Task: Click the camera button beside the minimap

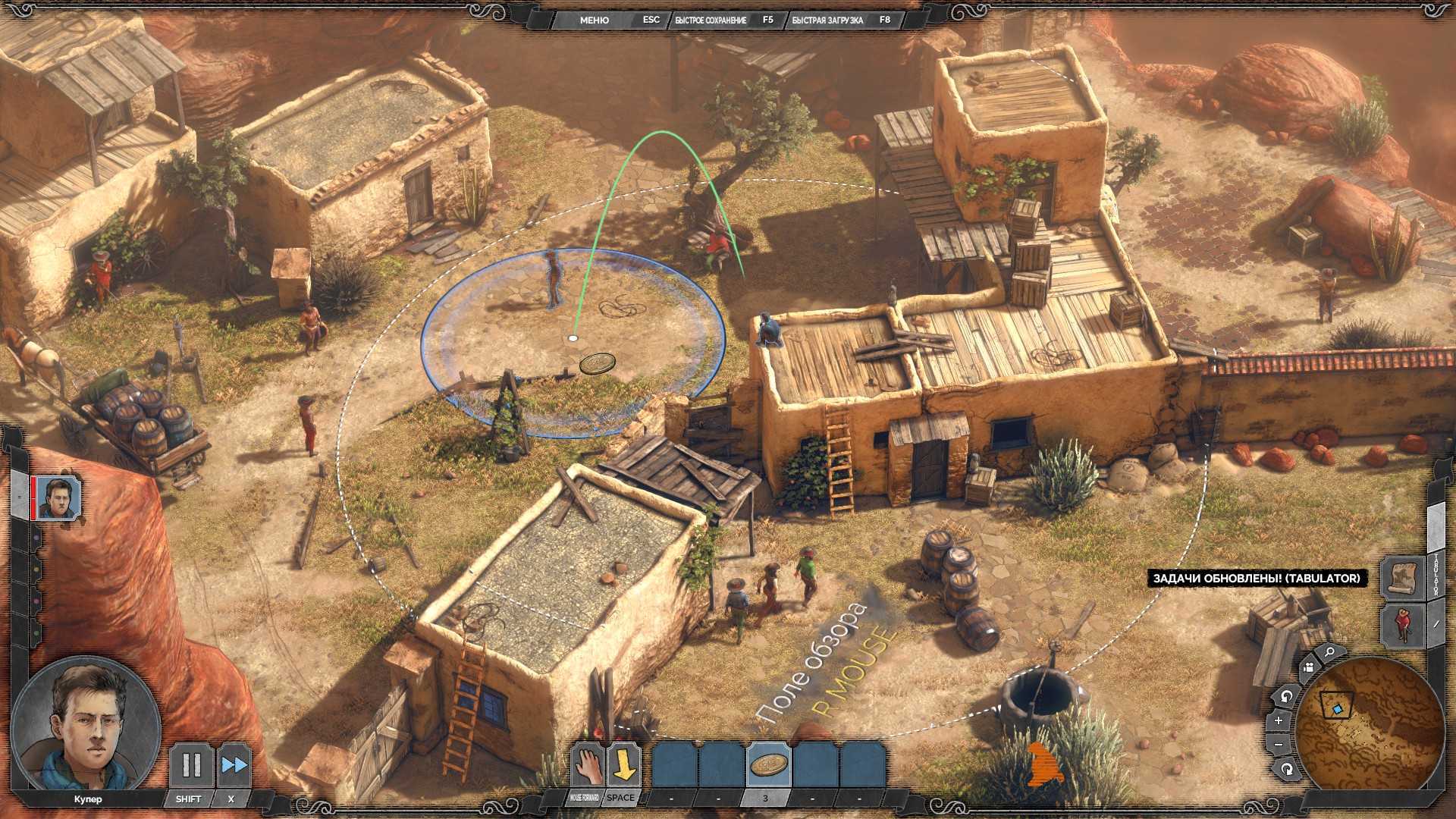Action: click(x=1308, y=667)
